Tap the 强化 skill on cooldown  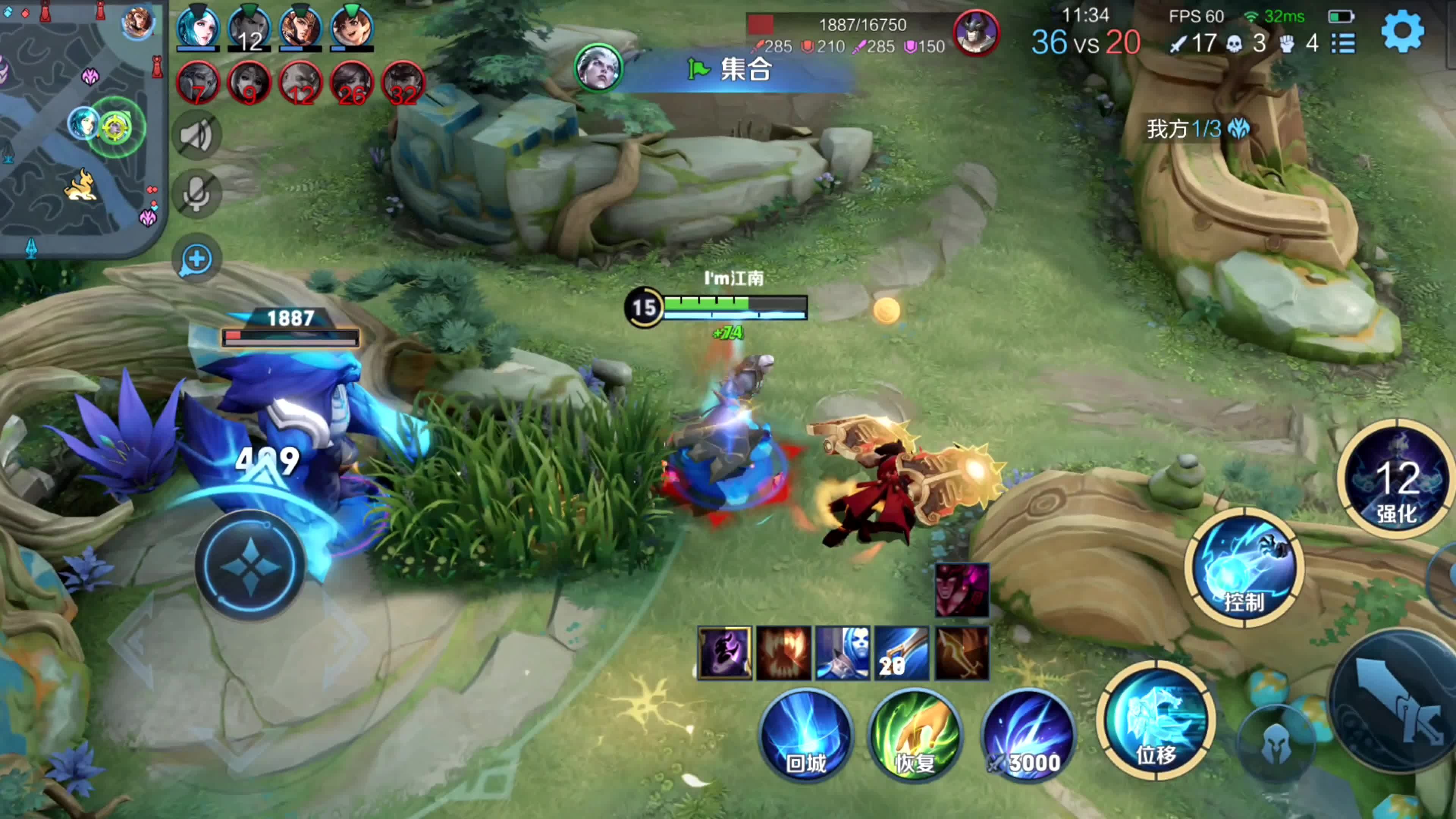pos(1396,479)
